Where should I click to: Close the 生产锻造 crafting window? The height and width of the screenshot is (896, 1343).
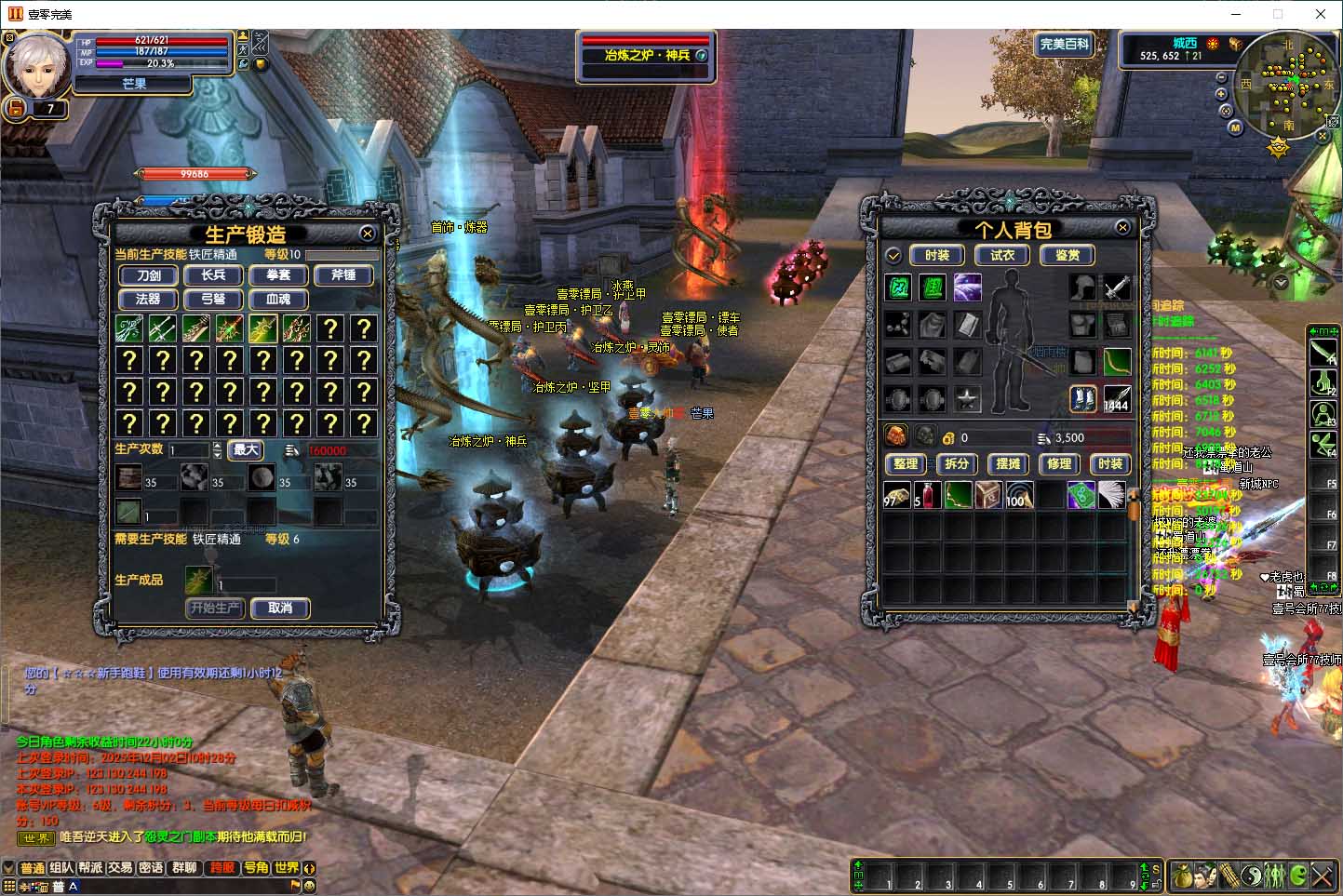click(368, 234)
